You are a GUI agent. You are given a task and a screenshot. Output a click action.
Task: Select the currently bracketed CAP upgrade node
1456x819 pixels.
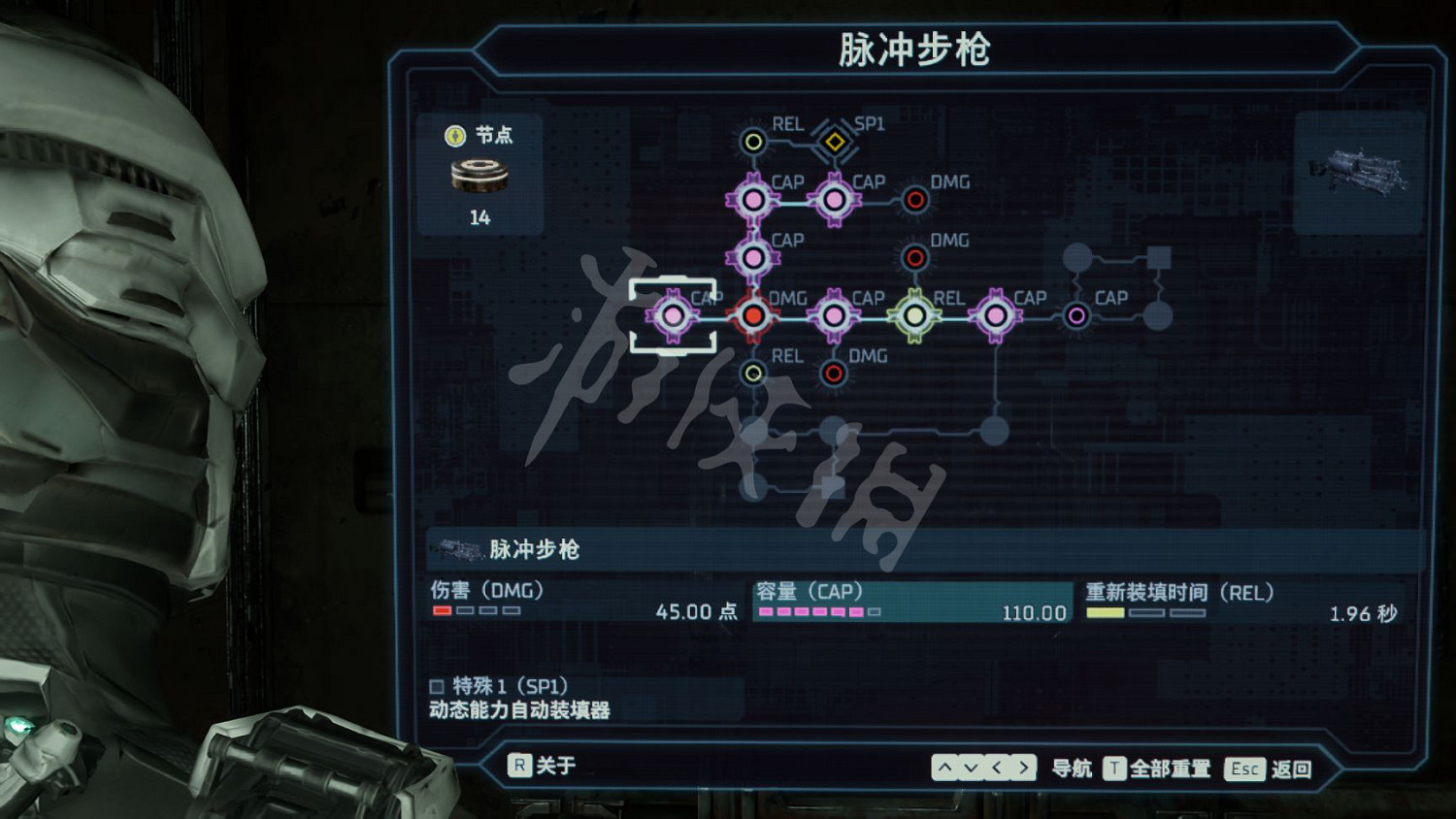point(673,315)
